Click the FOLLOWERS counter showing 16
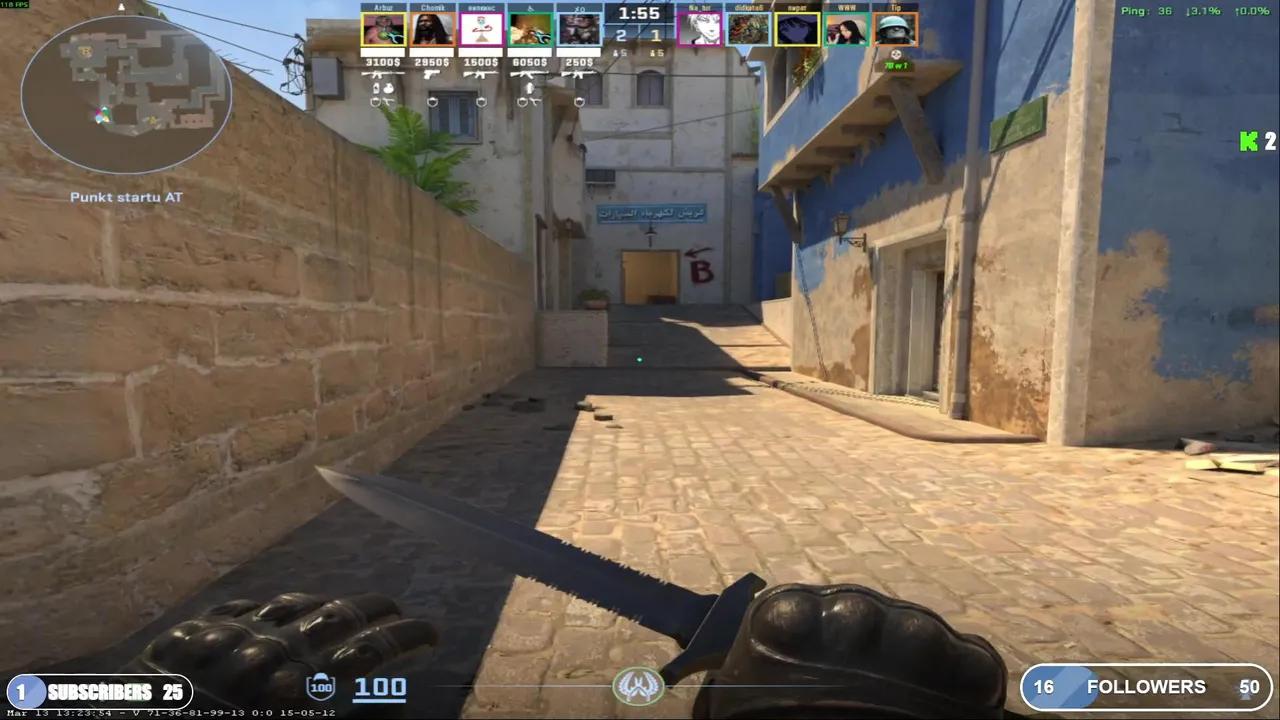 pyautogui.click(x=1045, y=687)
